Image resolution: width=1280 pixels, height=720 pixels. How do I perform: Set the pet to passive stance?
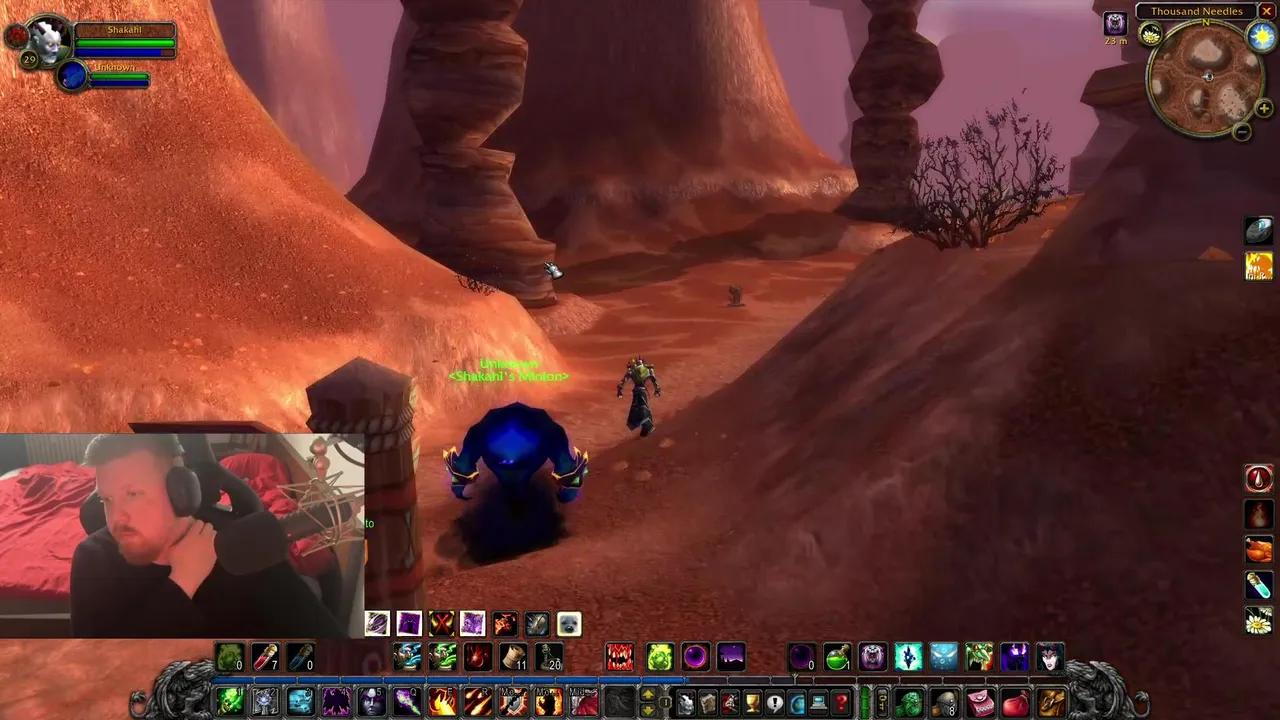(x=568, y=623)
